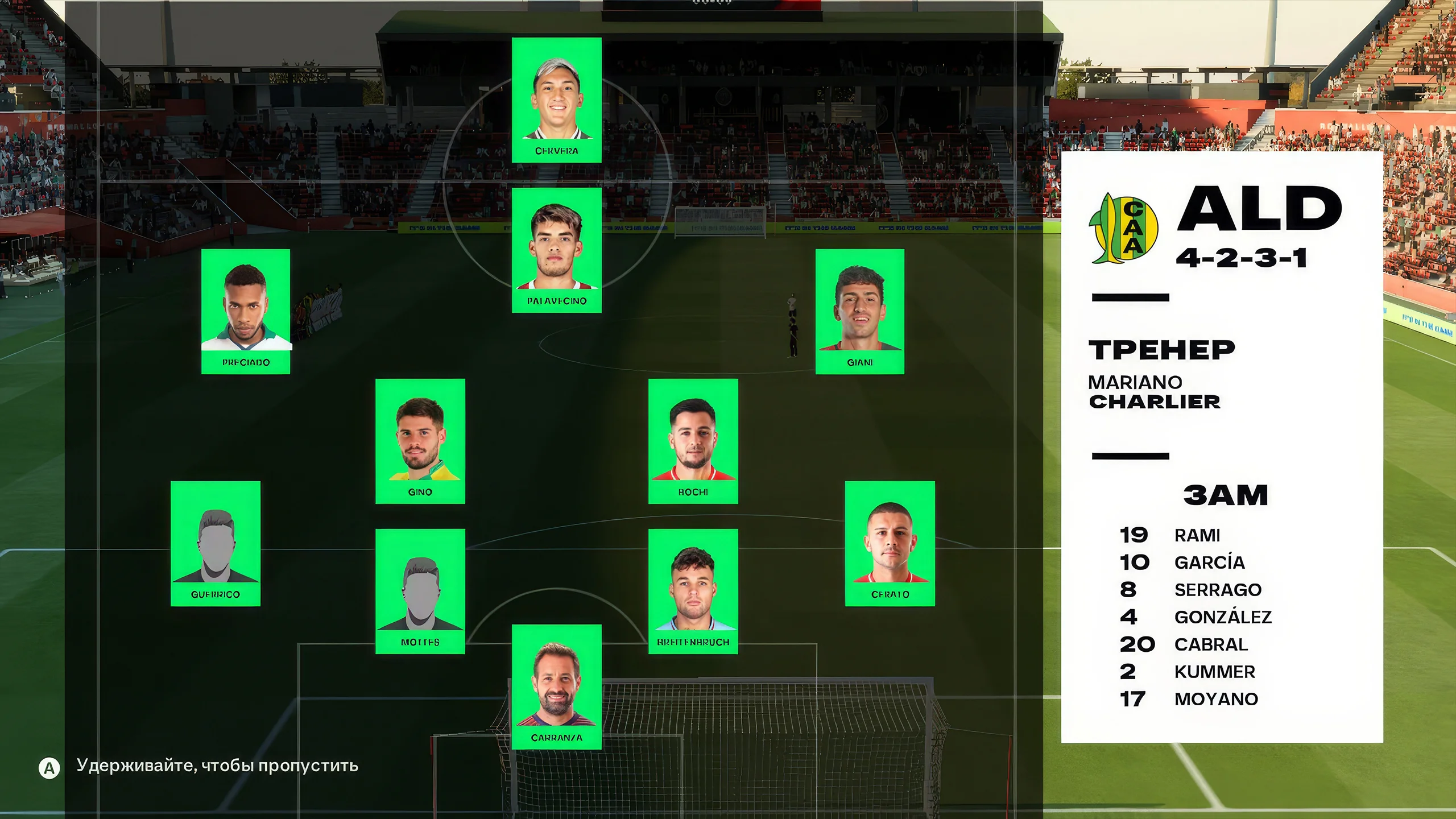Select the Breitenbruch defender card
The width and height of the screenshot is (1456, 819).
point(693,591)
